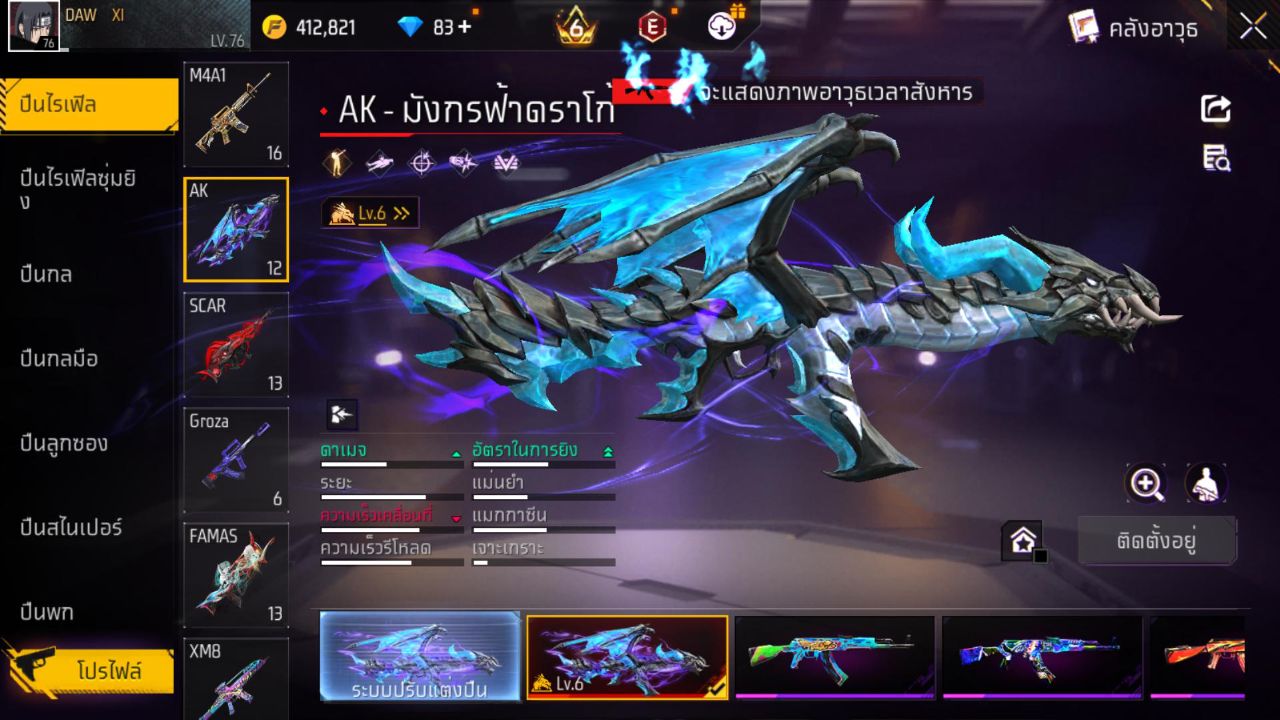Open the Lv.6 upgrade button

tap(370, 213)
